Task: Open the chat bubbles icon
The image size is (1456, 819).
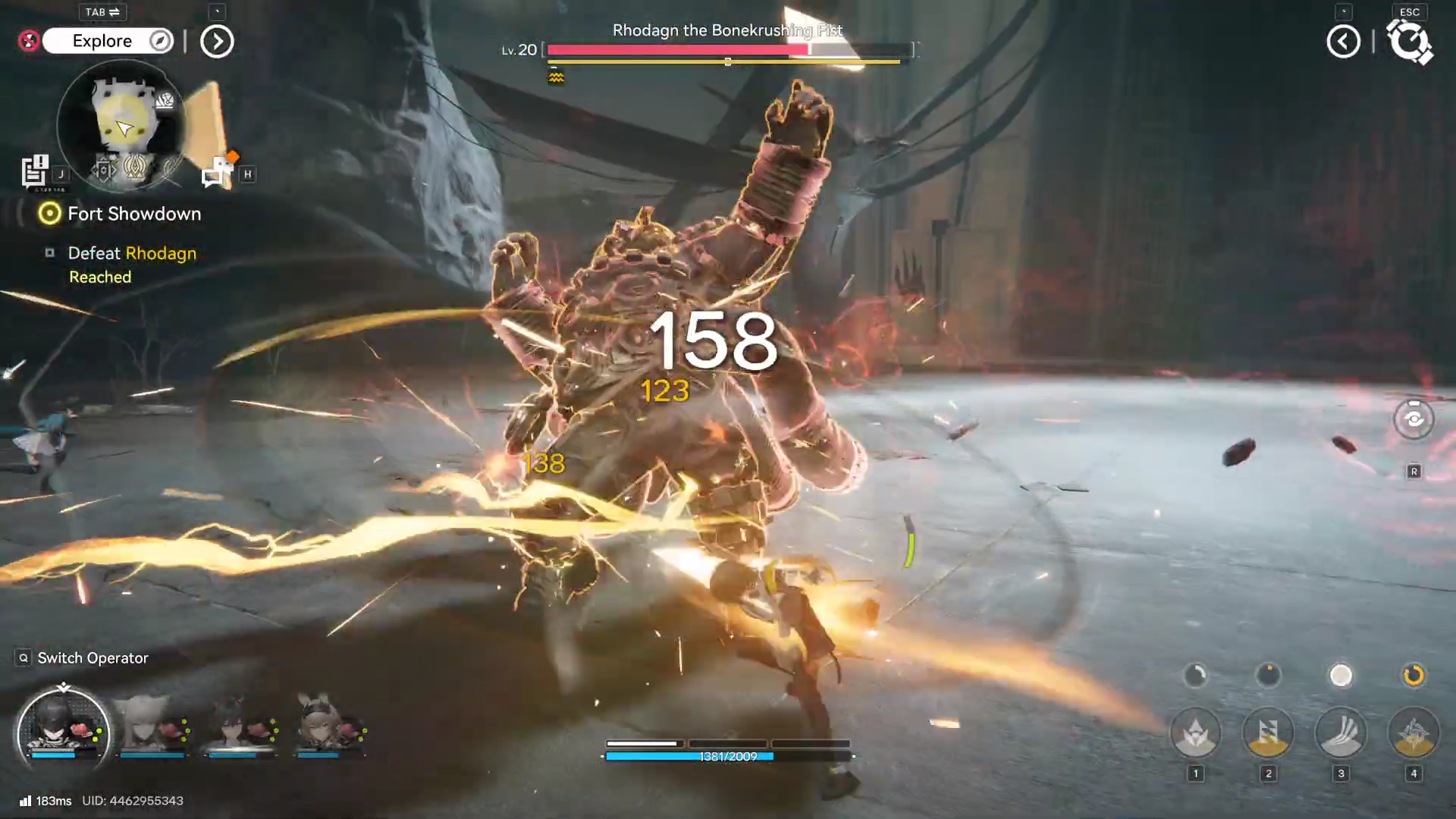Action: [x=218, y=171]
